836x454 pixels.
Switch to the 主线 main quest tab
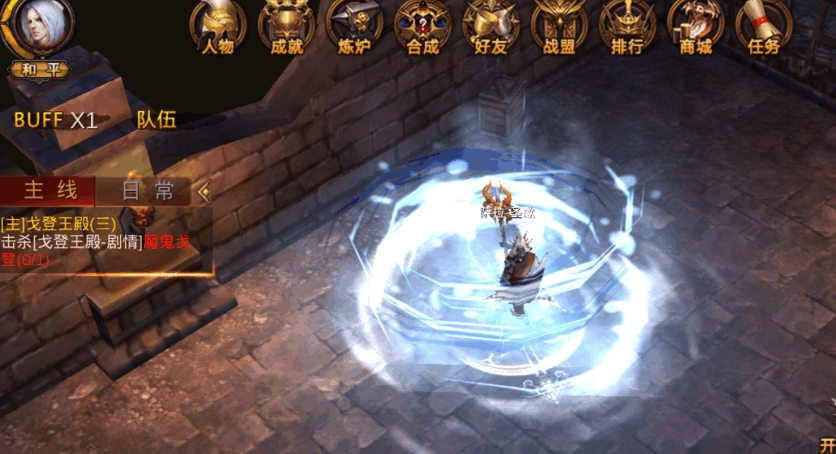tap(47, 191)
